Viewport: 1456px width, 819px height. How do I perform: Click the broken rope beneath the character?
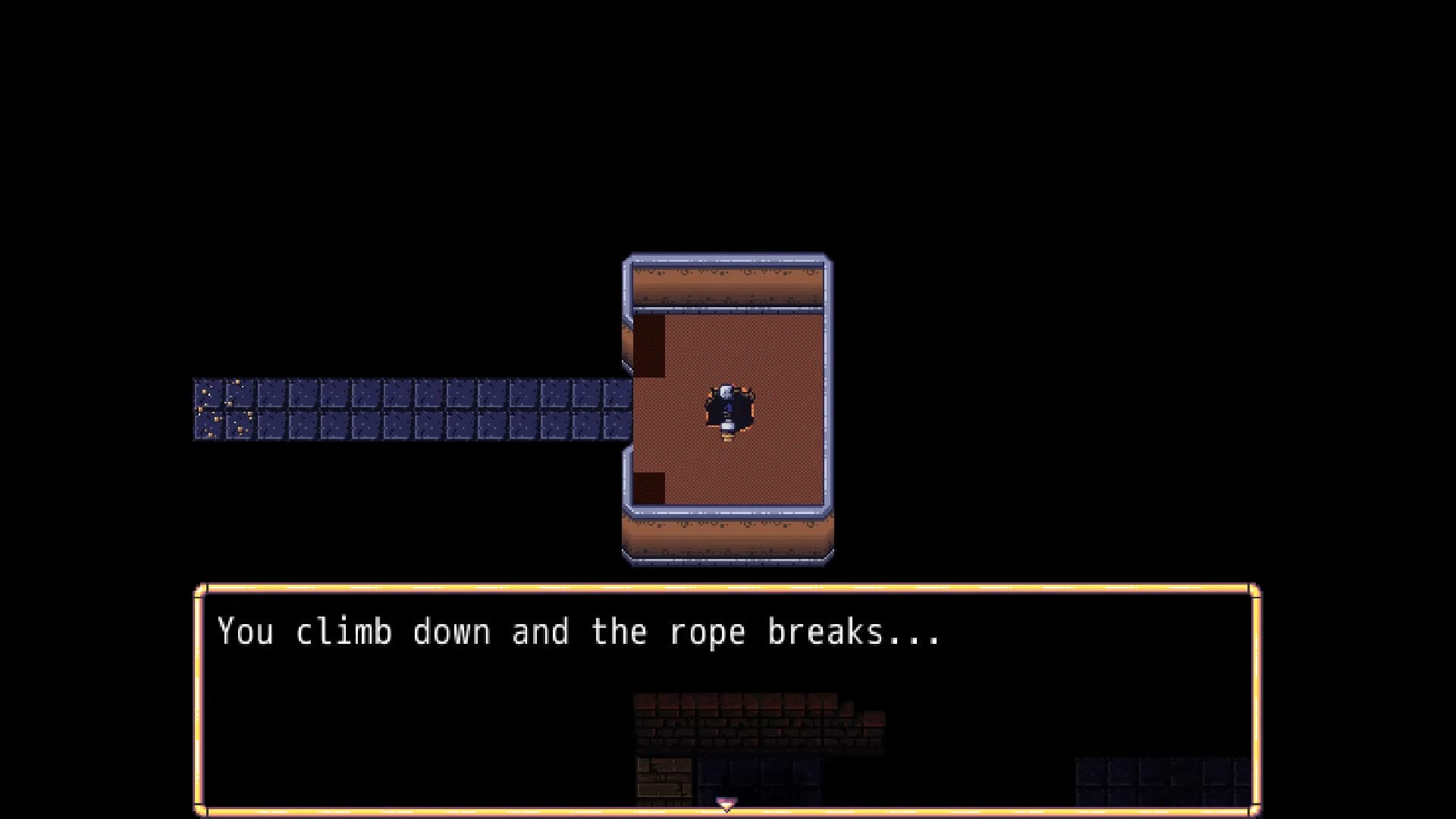point(726,438)
